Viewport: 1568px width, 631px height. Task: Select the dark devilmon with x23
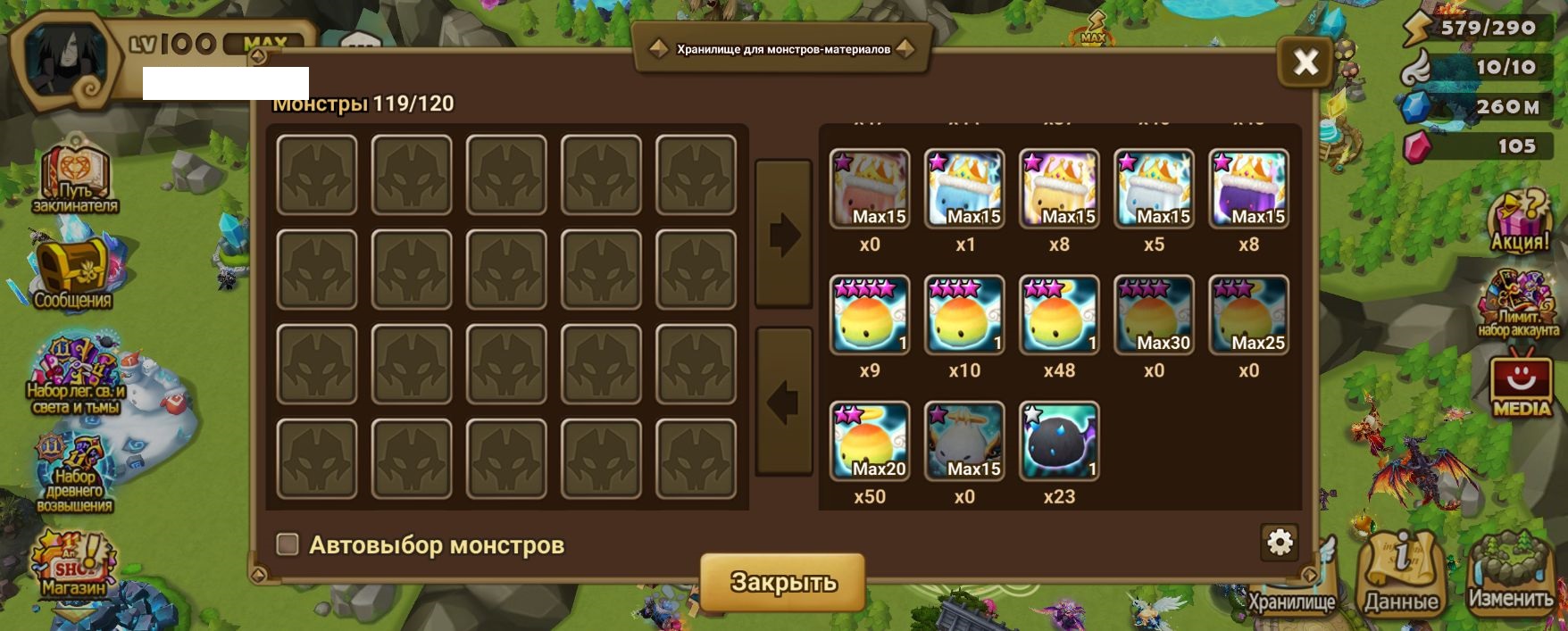tap(1059, 441)
